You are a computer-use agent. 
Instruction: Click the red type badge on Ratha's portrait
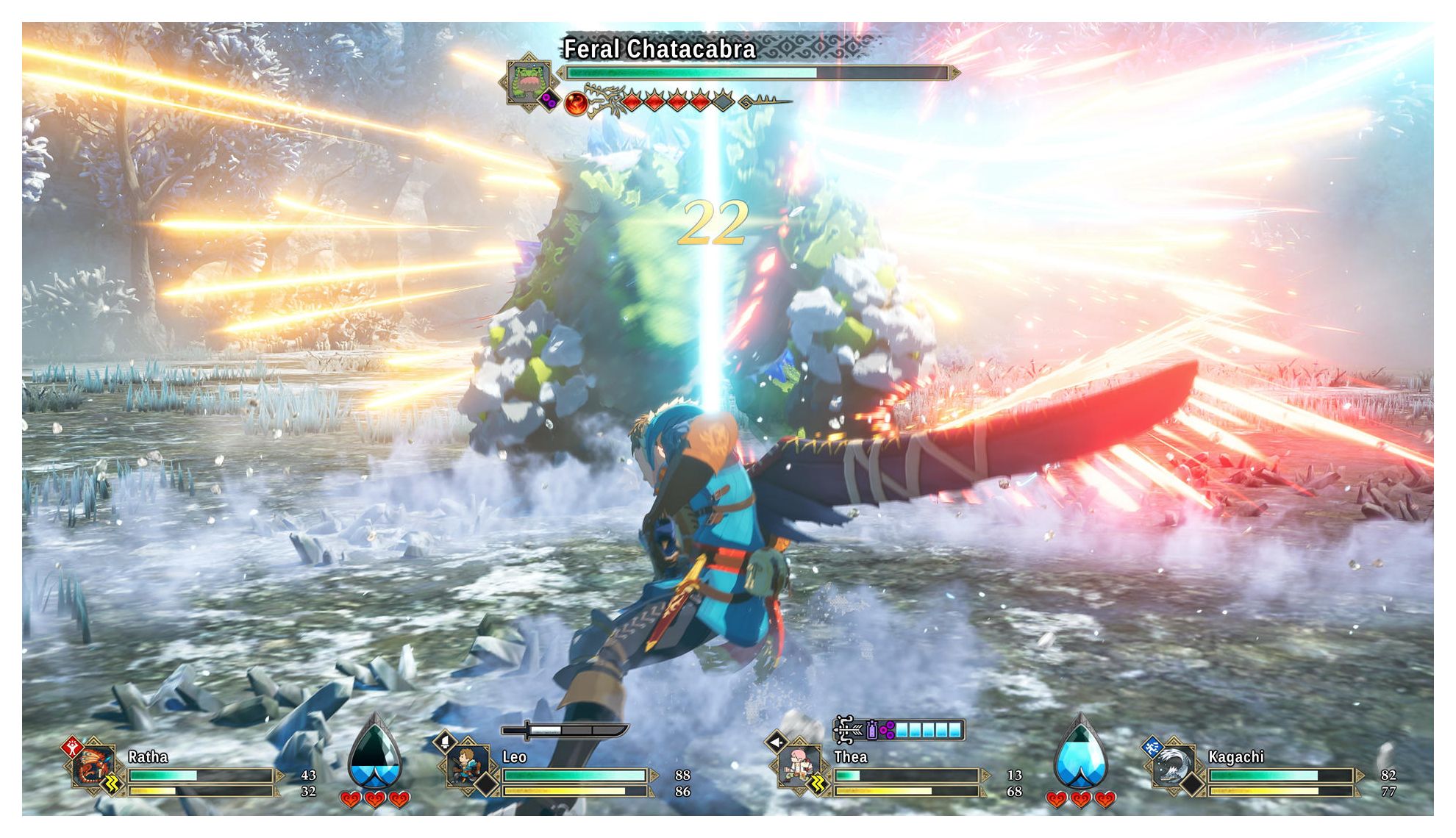pyautogui.click(x=72, y=748)
